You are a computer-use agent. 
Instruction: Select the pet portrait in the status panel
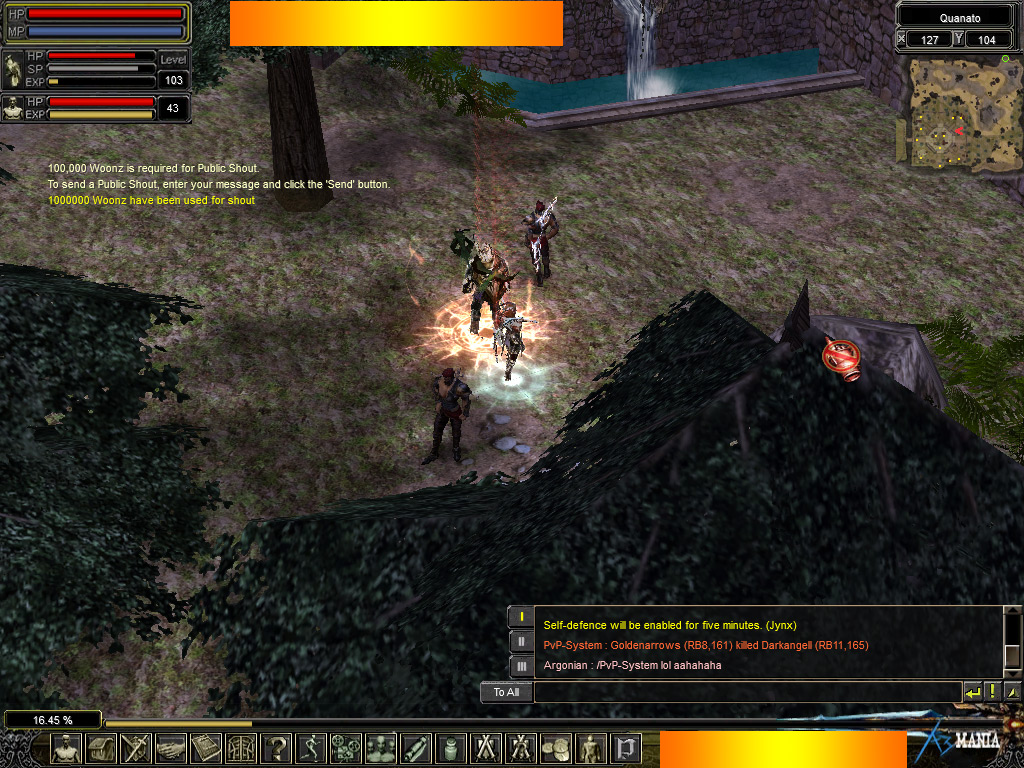tap(14, 108)
